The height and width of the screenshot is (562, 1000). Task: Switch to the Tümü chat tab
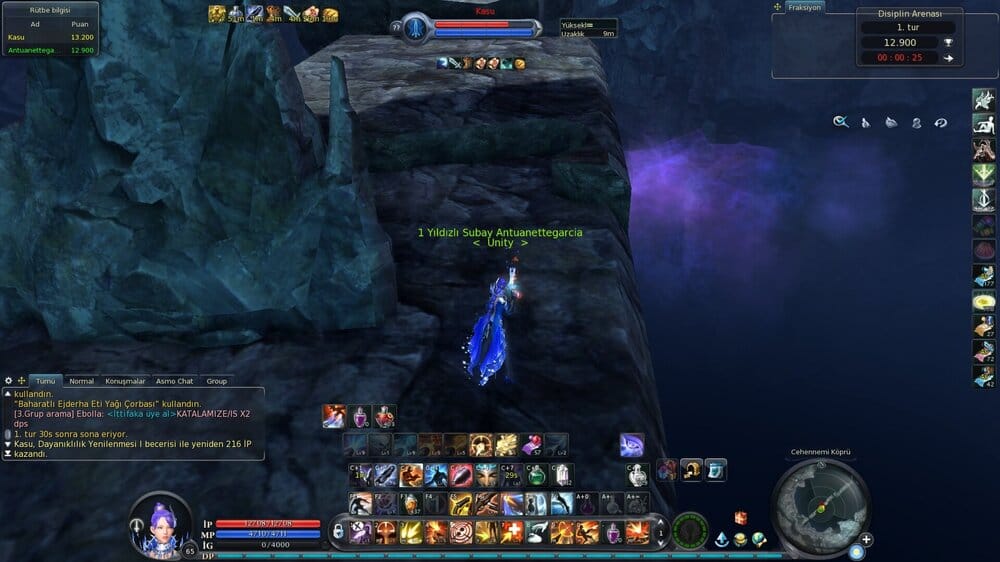click(x=46, y=381)
